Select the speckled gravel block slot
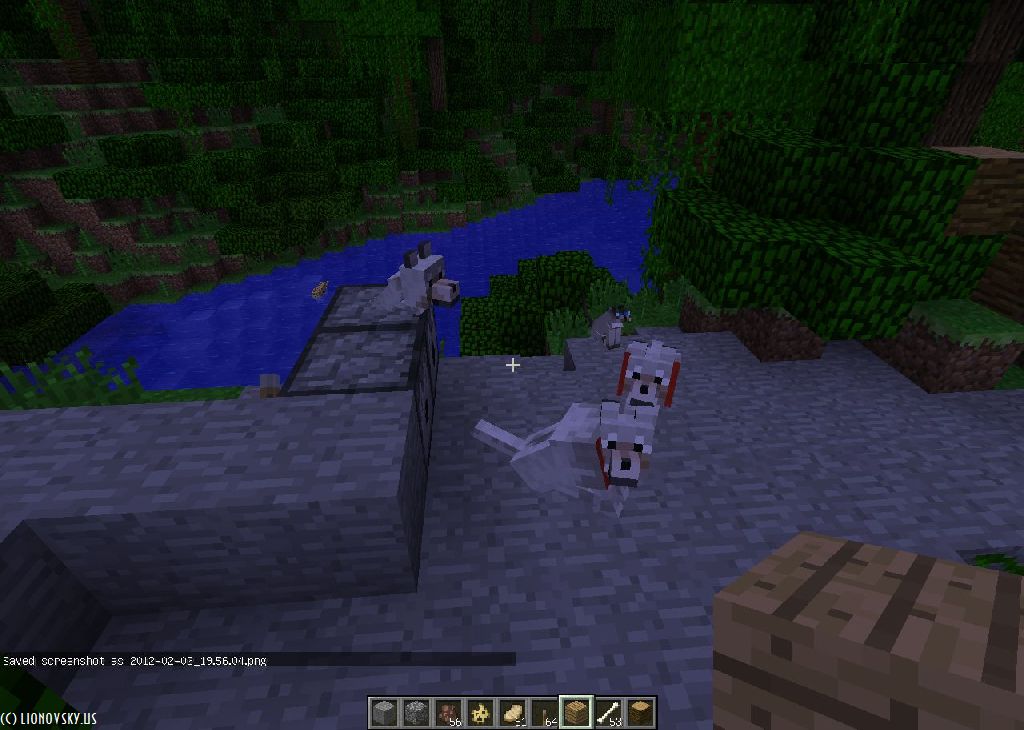 pyautogui.click(x=416, y=713)
